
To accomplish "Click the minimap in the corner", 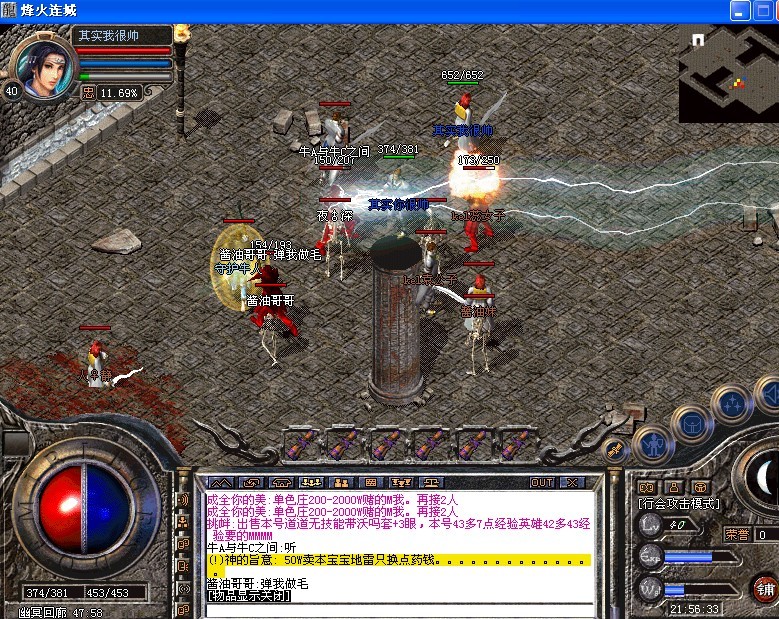I will pyautogui.click(x=727, y=73).
